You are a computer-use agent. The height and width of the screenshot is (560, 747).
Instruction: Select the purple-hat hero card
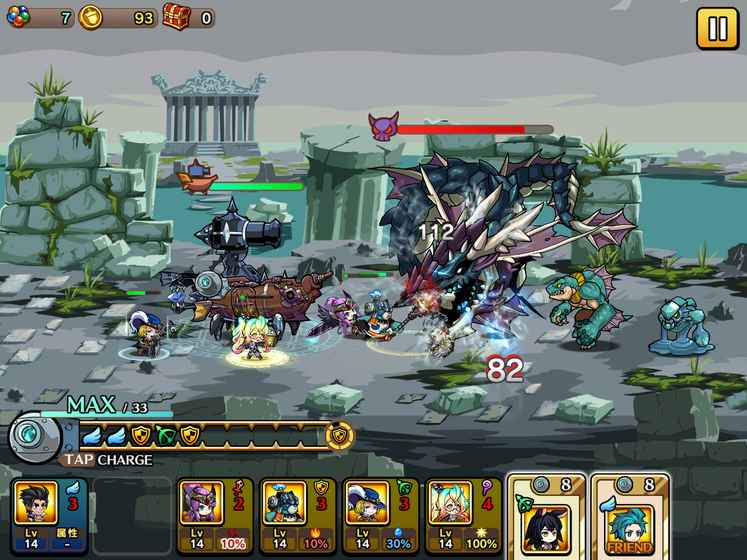pos(214,515)
